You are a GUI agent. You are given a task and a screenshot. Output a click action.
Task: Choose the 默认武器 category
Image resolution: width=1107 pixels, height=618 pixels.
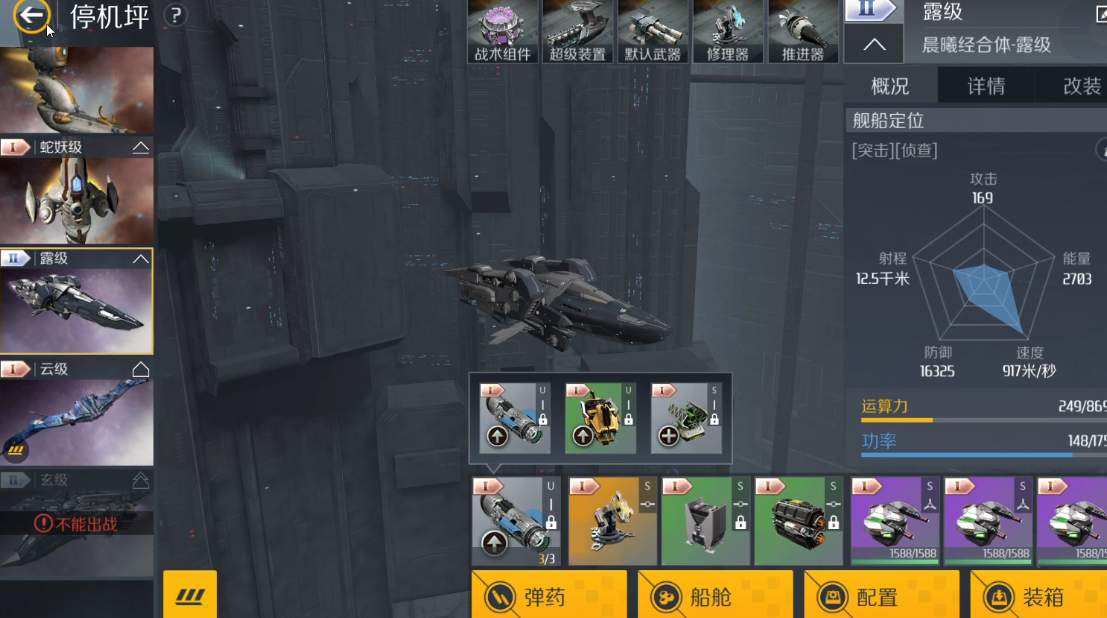pos(653,32)
